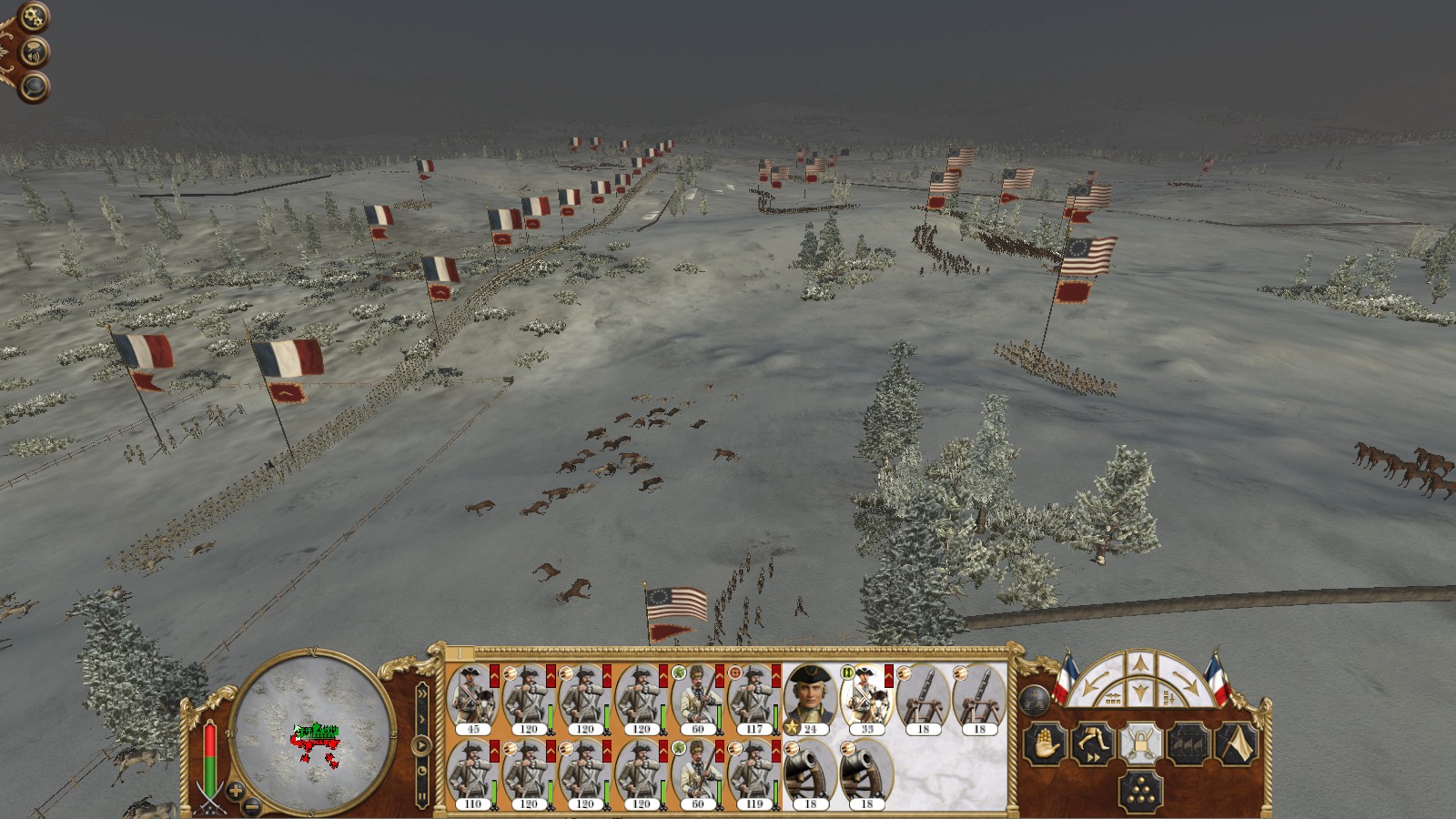Click the speech bubble and speaker button
1456x819 pixels.
[34, 53]
